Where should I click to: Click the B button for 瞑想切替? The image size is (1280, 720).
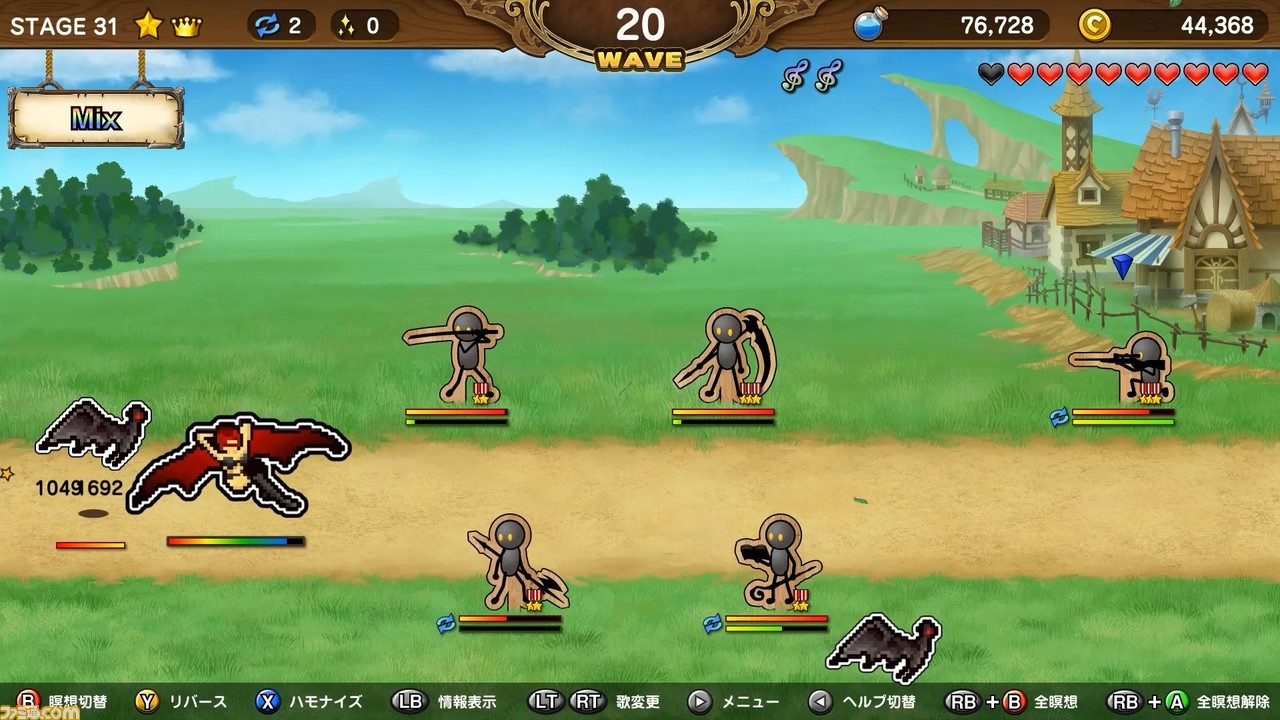pos(30,701)
